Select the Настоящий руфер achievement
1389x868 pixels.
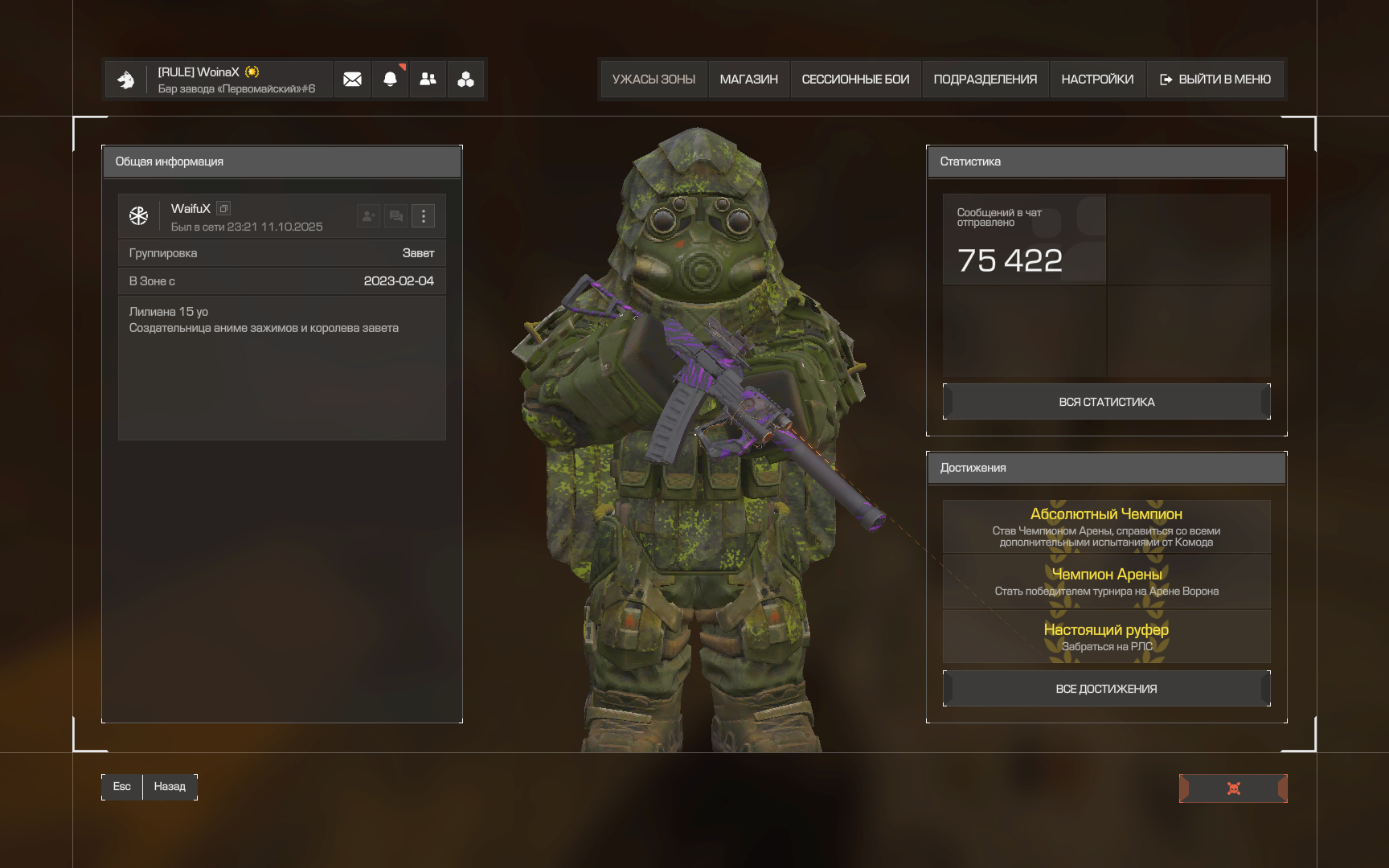click(1106, 637)
